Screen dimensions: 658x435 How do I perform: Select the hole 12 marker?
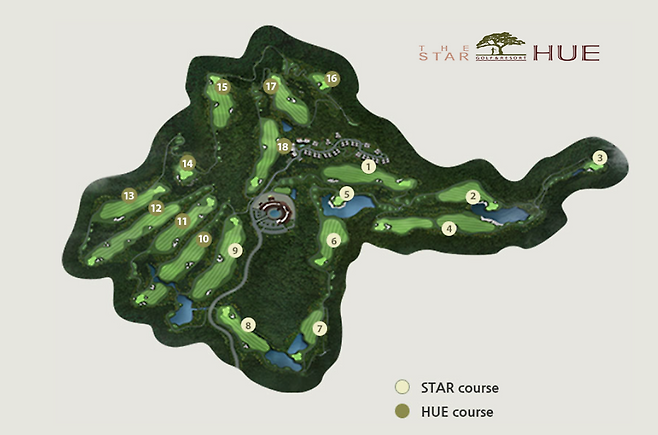156,208
